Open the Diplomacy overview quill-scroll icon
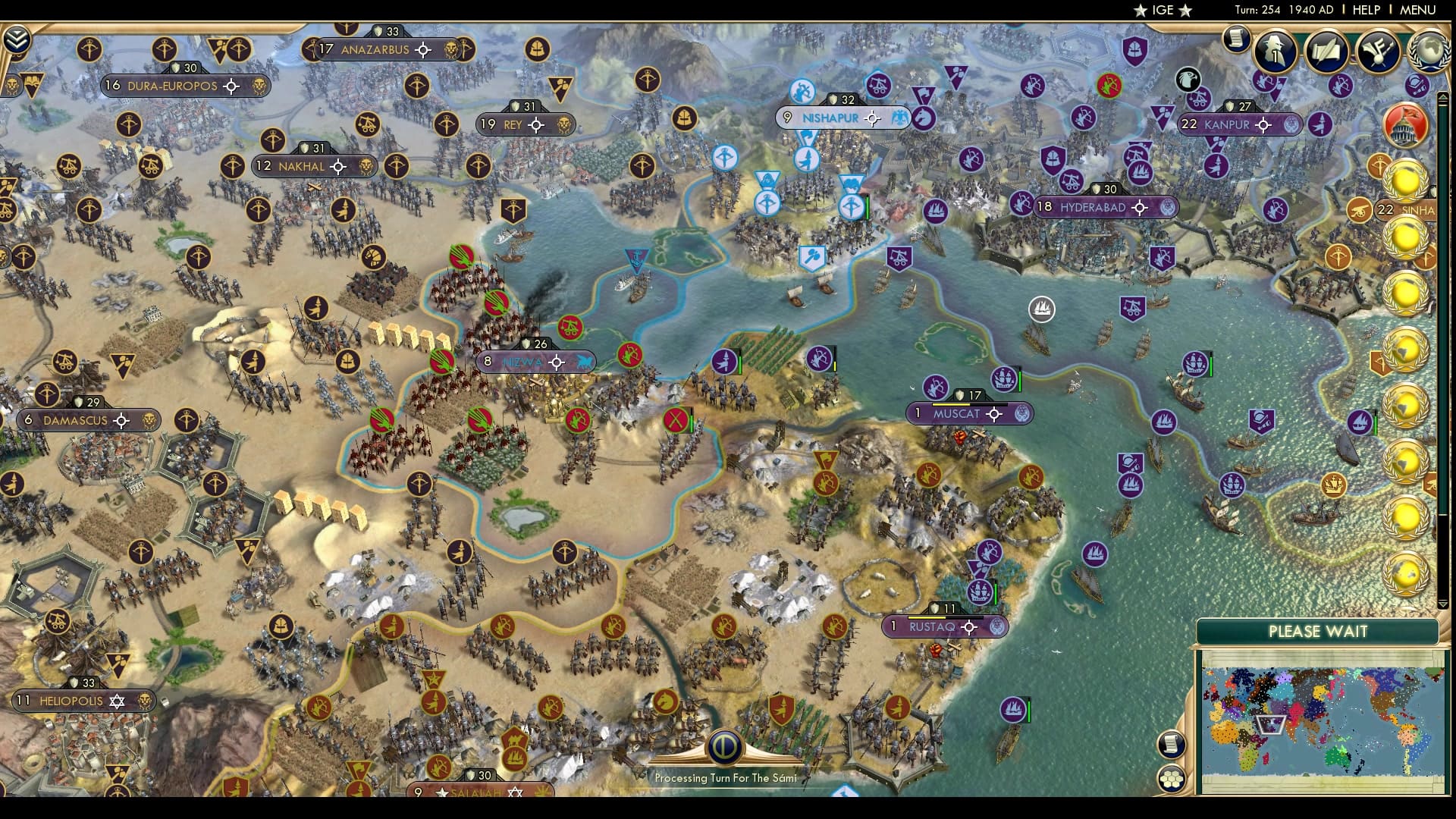Screen dimensions: 1456x819 (1327, 52)
